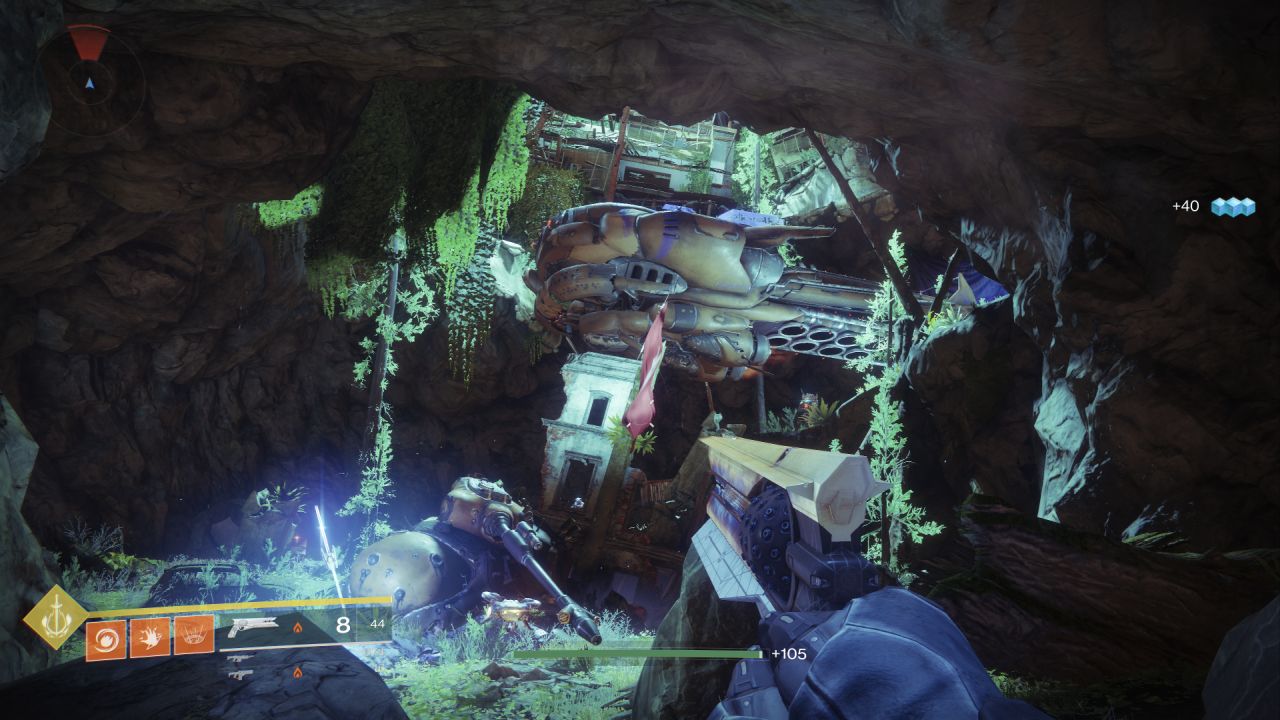Viewport: 1280px width, 720px height.
Task: Click the radar compass in the corner
Action: pyautogui.click(x=90, y=80)
